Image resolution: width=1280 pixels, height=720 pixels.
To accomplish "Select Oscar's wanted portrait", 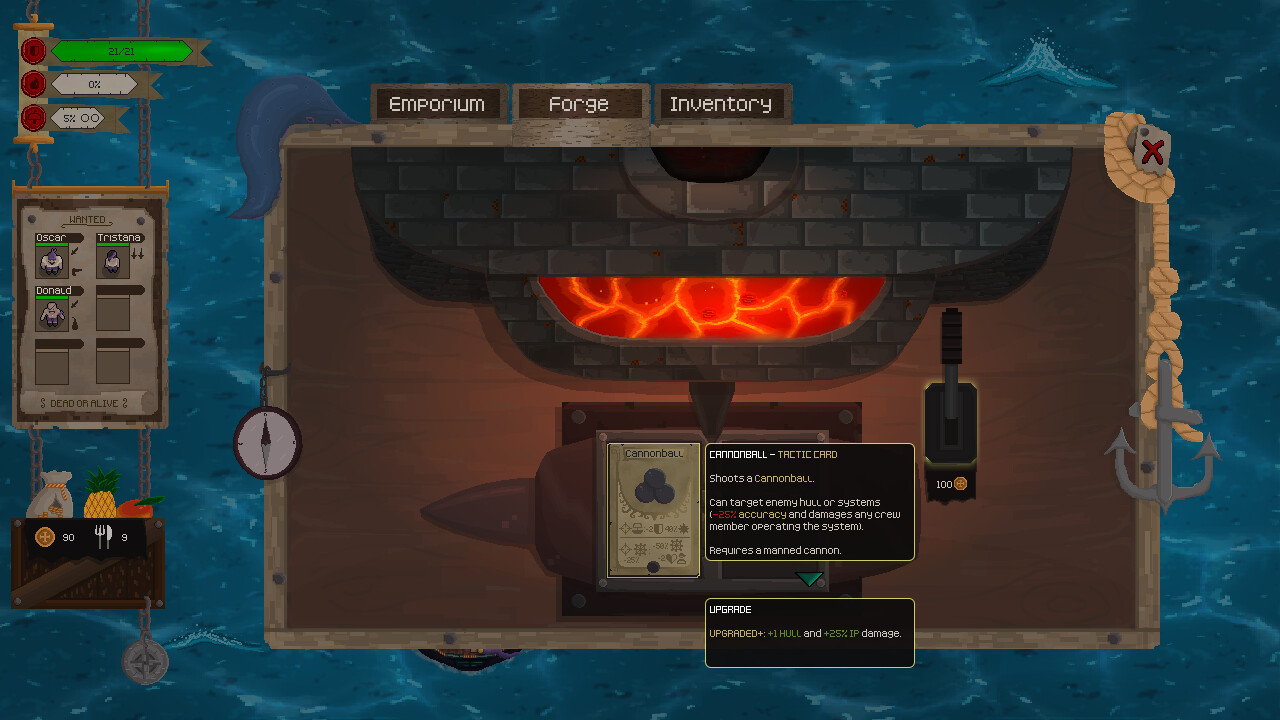I will 53,260.
